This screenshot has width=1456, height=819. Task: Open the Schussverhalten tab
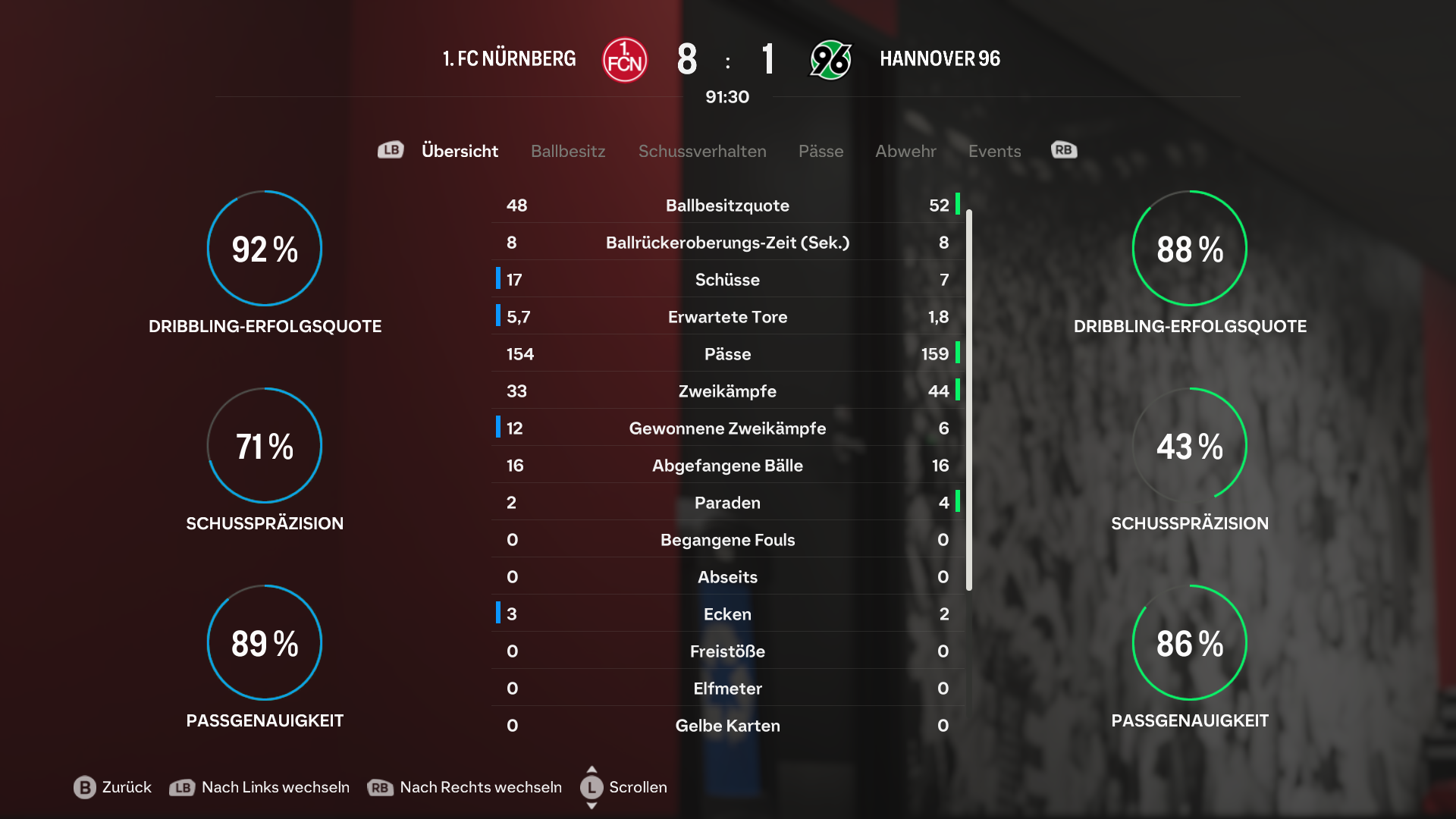point(702,151)
